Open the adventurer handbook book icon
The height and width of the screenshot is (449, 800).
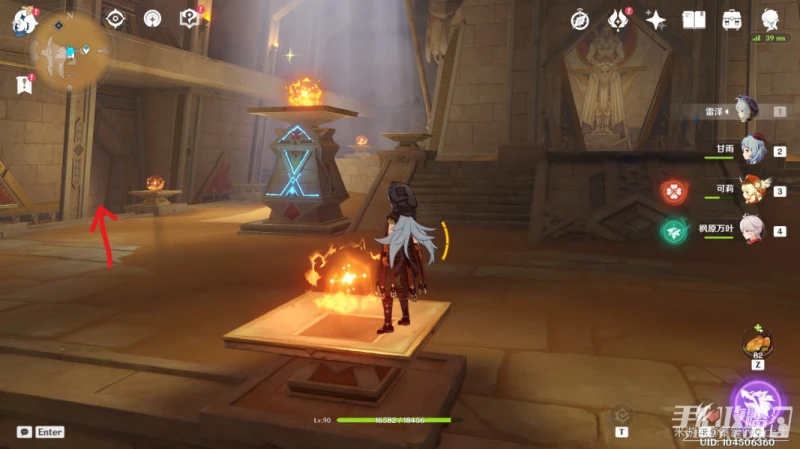point(694,19)
